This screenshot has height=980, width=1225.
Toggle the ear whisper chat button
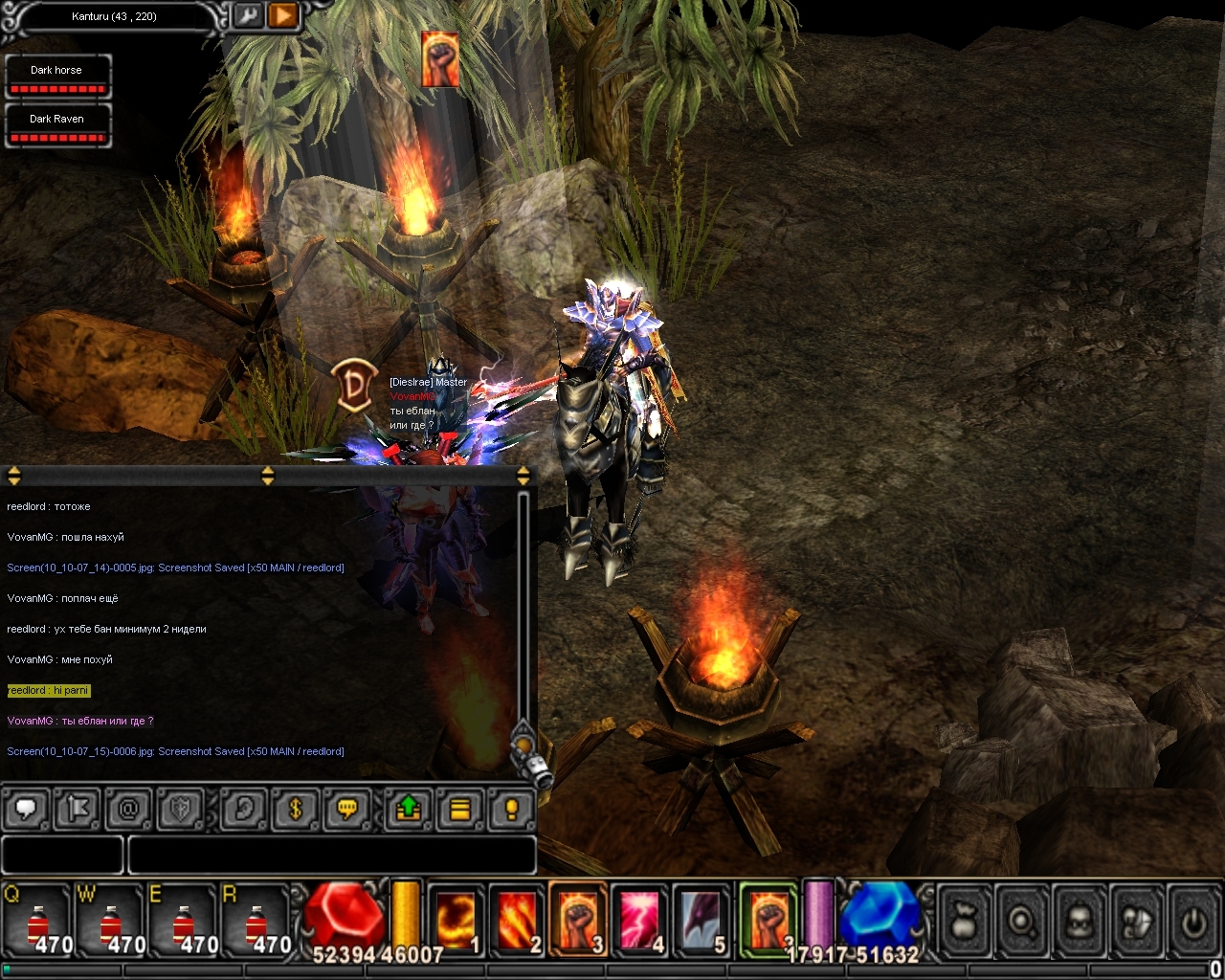pos(243,810)
